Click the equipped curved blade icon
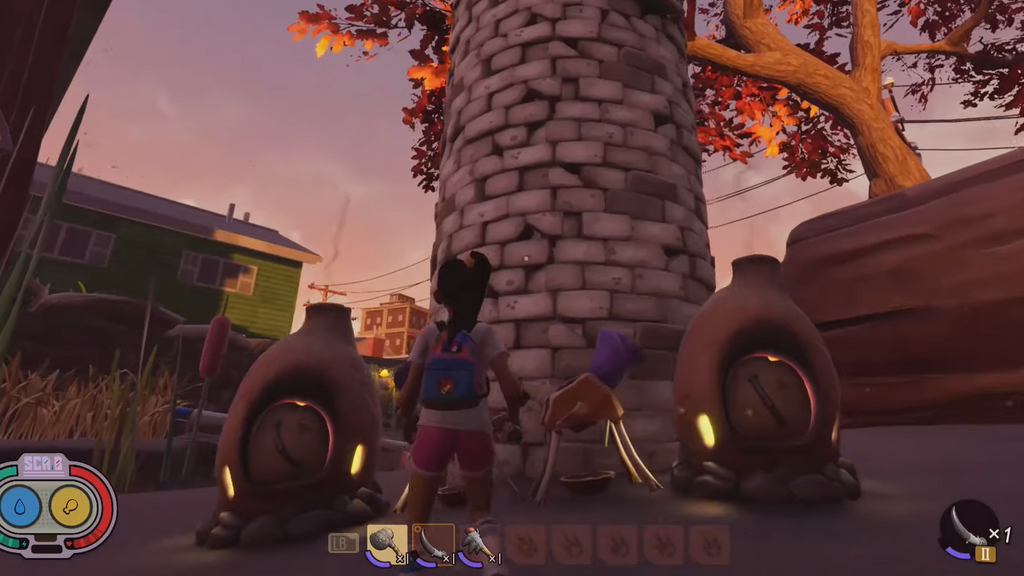The height and width of the screenshot is (576, 1024). (967, 527)
